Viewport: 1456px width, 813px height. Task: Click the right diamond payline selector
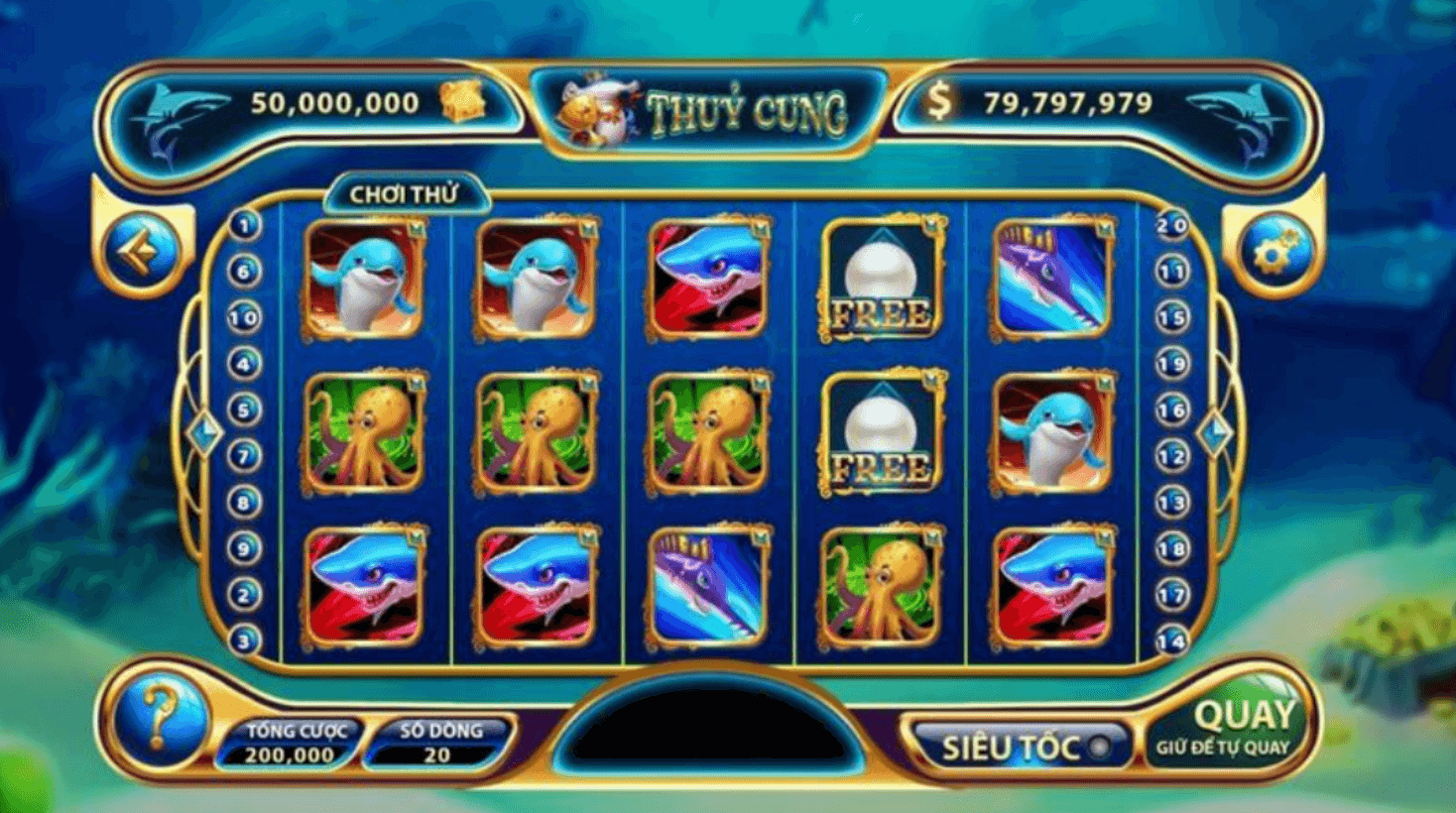(x=1212, y=430)
